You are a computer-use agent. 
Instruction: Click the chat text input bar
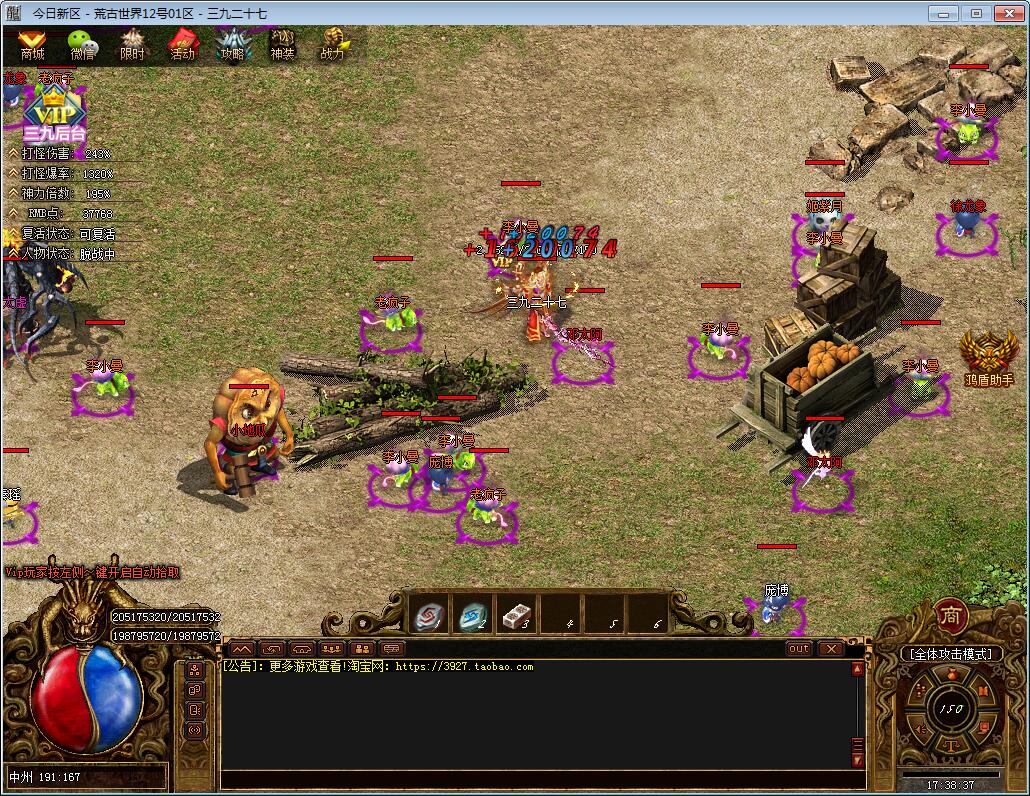540,779
